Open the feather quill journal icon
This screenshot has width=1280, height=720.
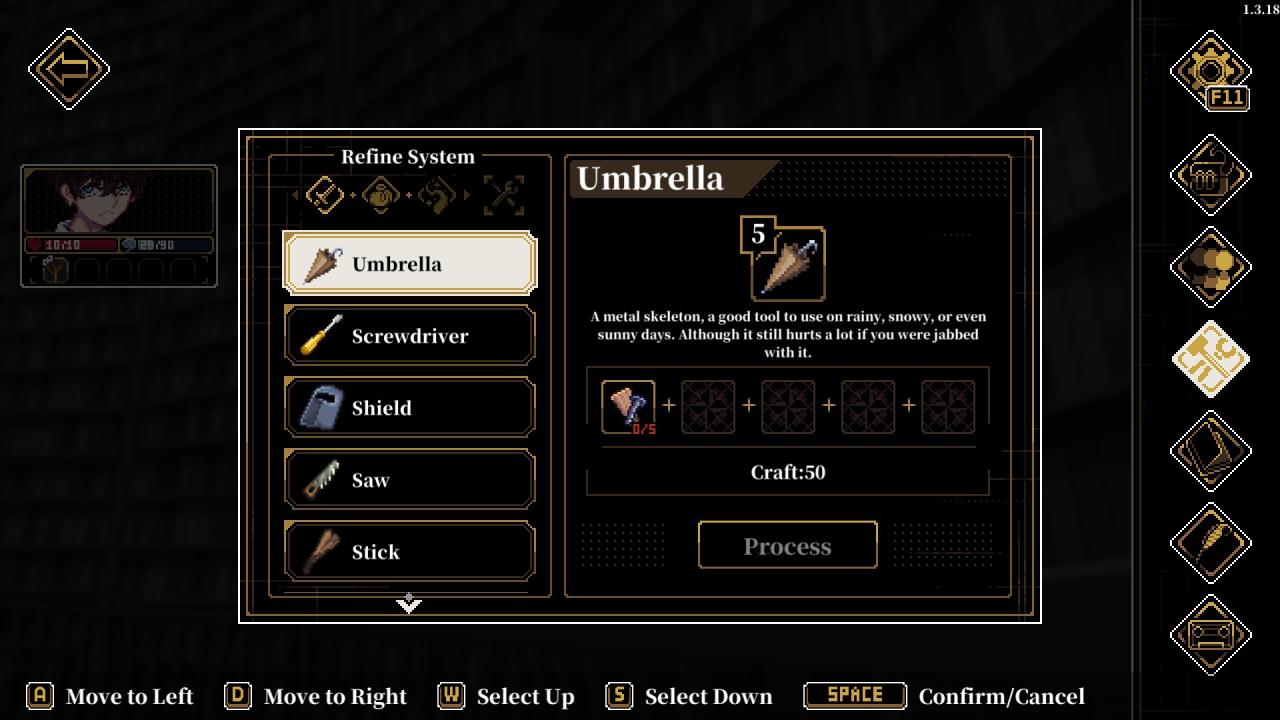click(1210, 543)
